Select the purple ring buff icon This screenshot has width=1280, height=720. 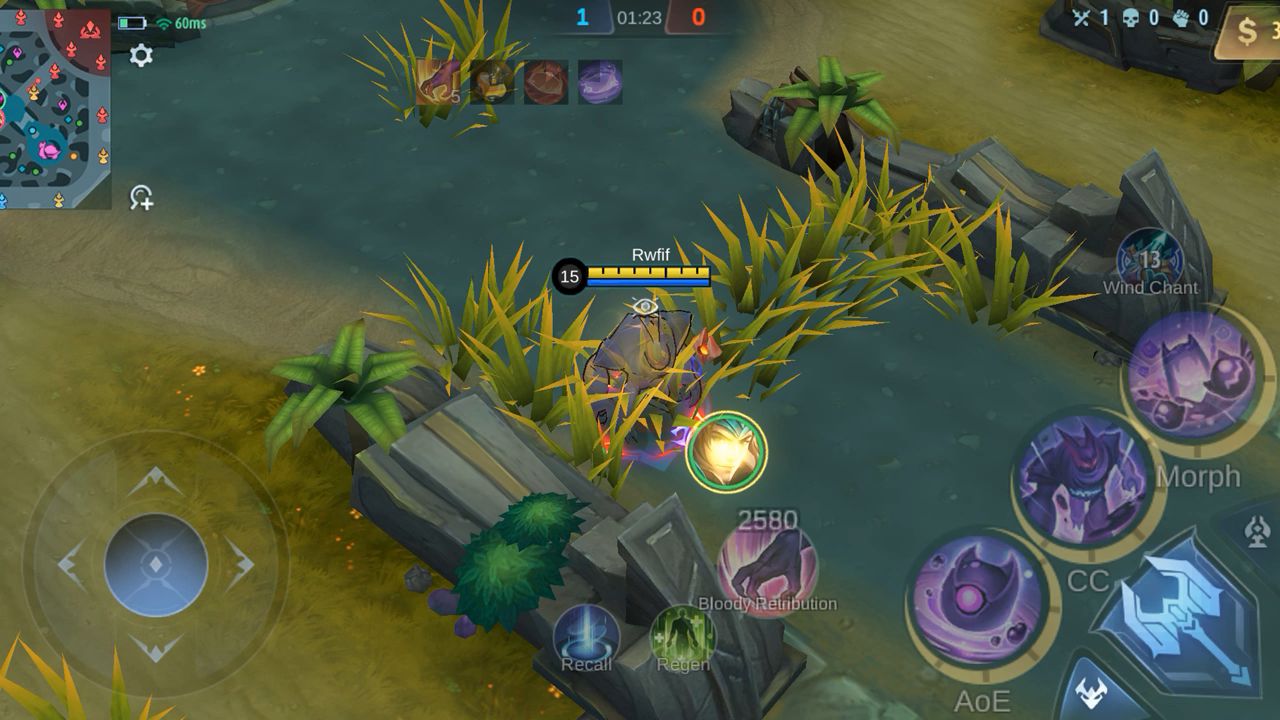point(600,82)
